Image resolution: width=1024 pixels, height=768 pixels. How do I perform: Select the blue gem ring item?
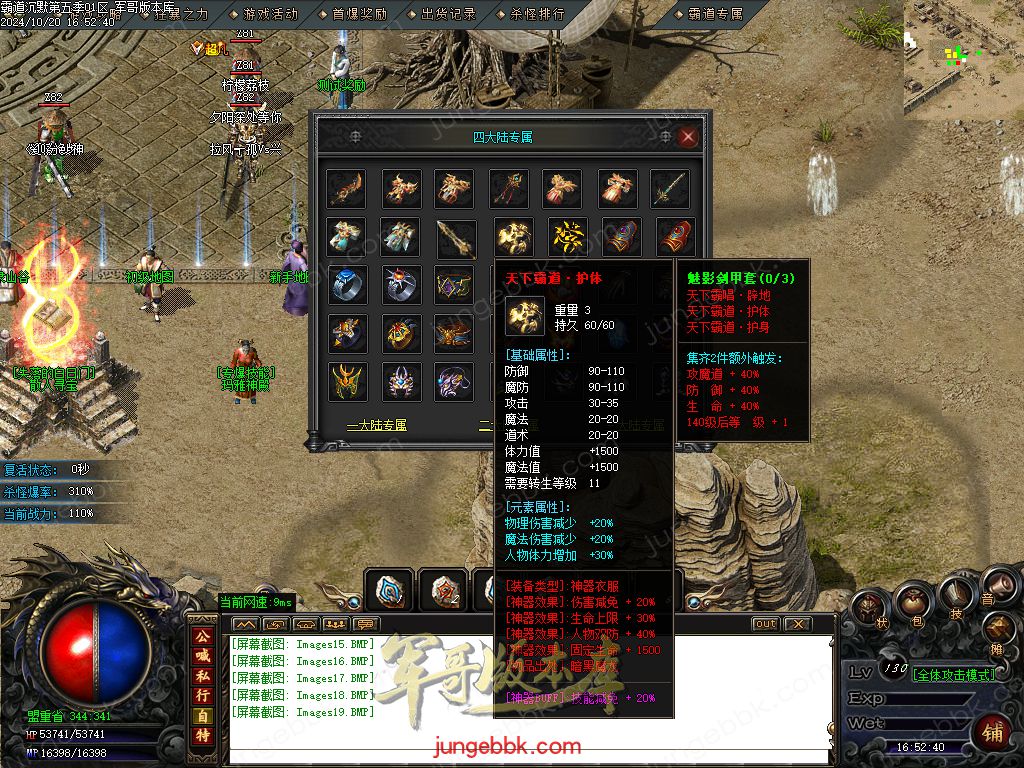point(347,284)
